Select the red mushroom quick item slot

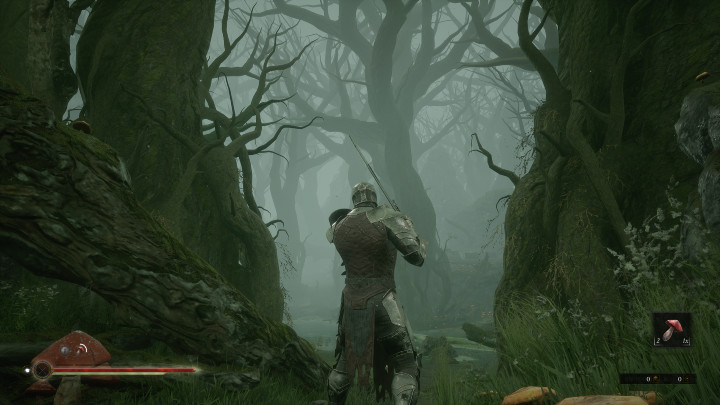coord(671,329)
